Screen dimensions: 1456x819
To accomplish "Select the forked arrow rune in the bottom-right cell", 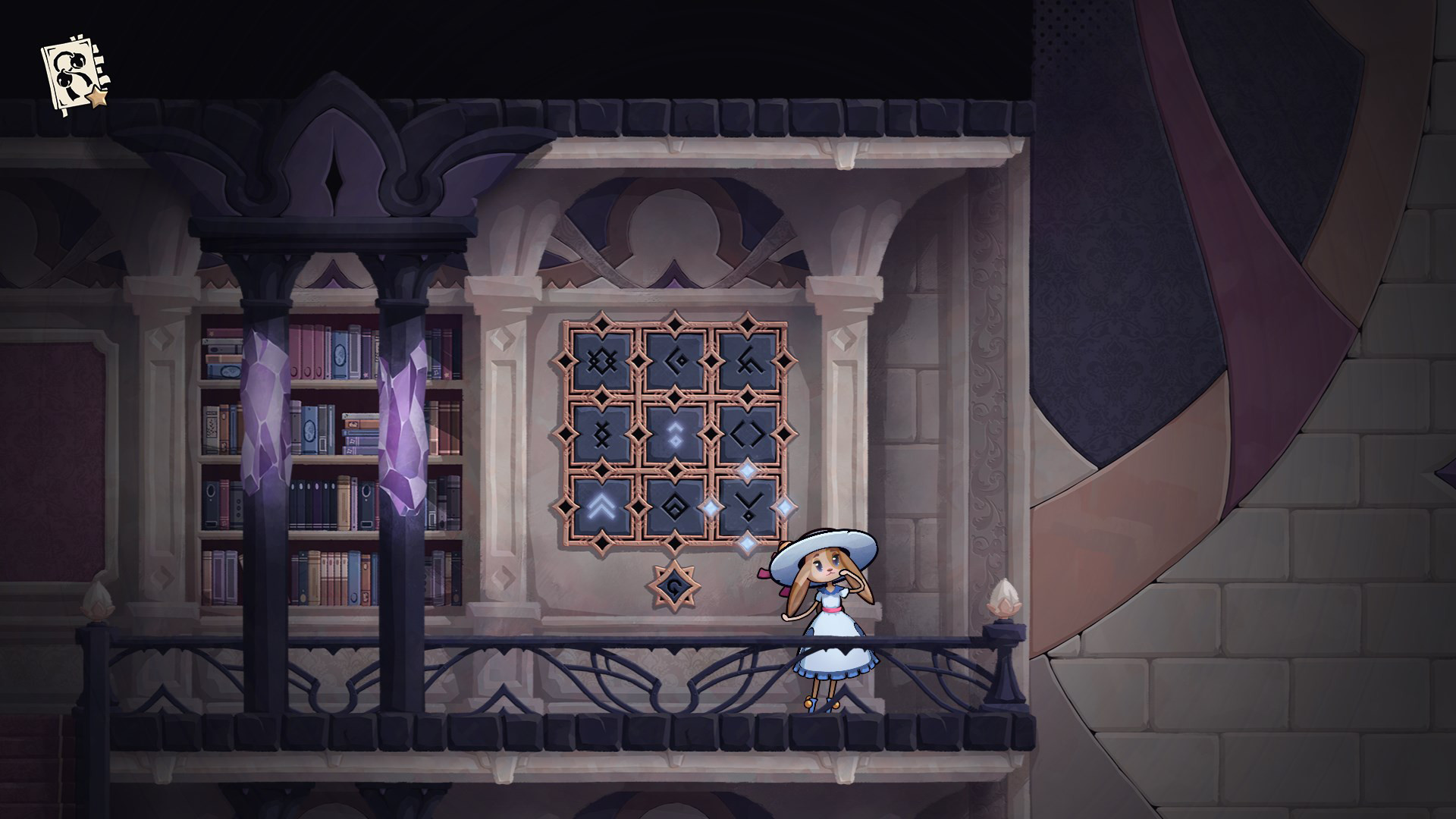I will (x=748, y=505).
